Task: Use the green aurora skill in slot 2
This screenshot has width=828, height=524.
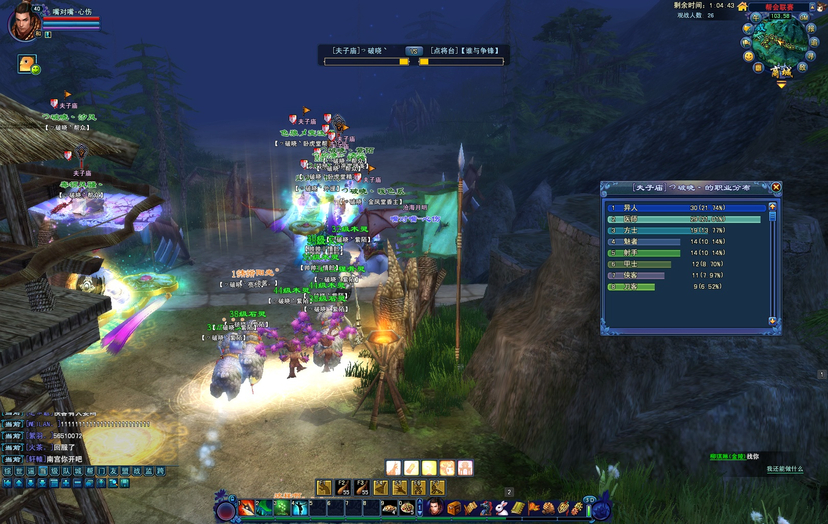Action: 264,508
